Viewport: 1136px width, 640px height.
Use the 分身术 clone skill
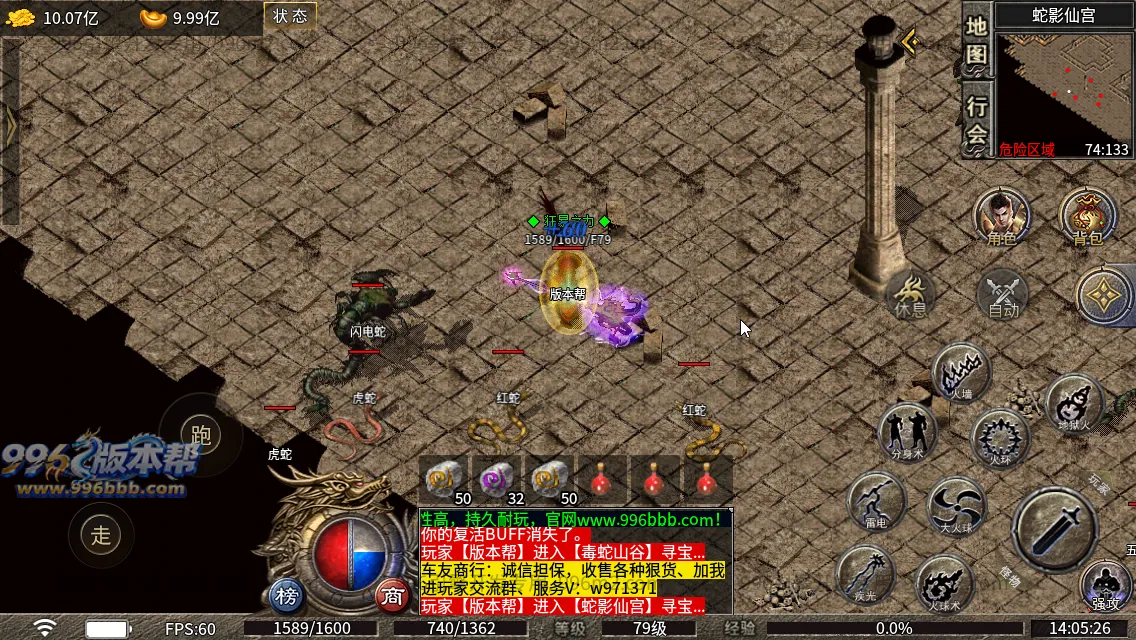(x=907, y=432)
